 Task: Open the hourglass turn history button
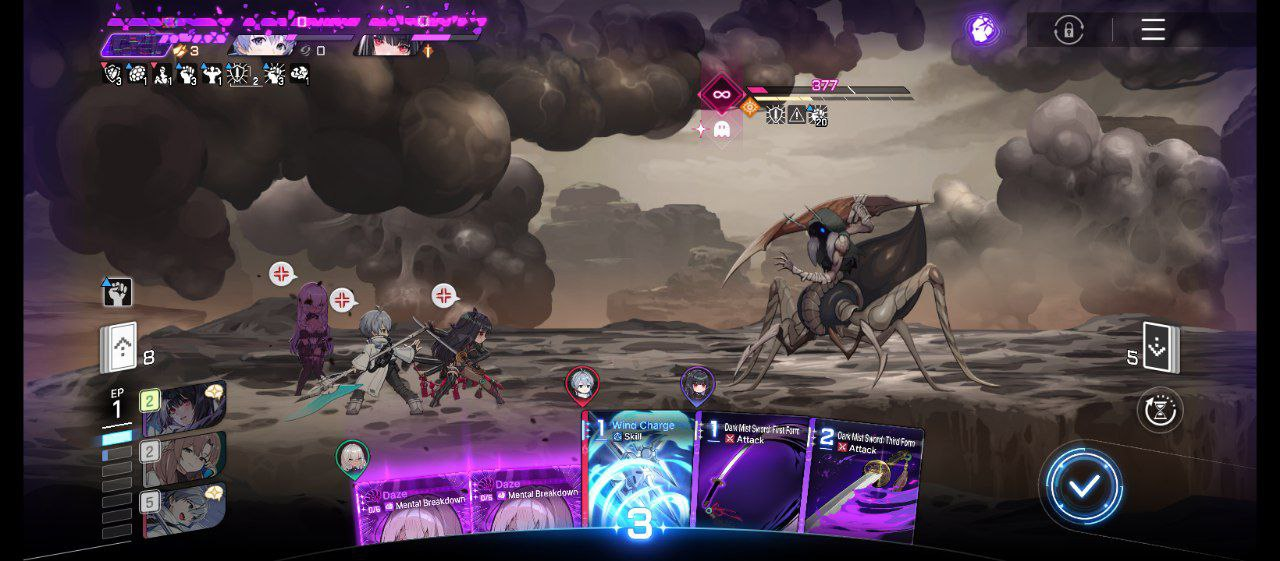pyautogui.click(x=1160, y=410)
